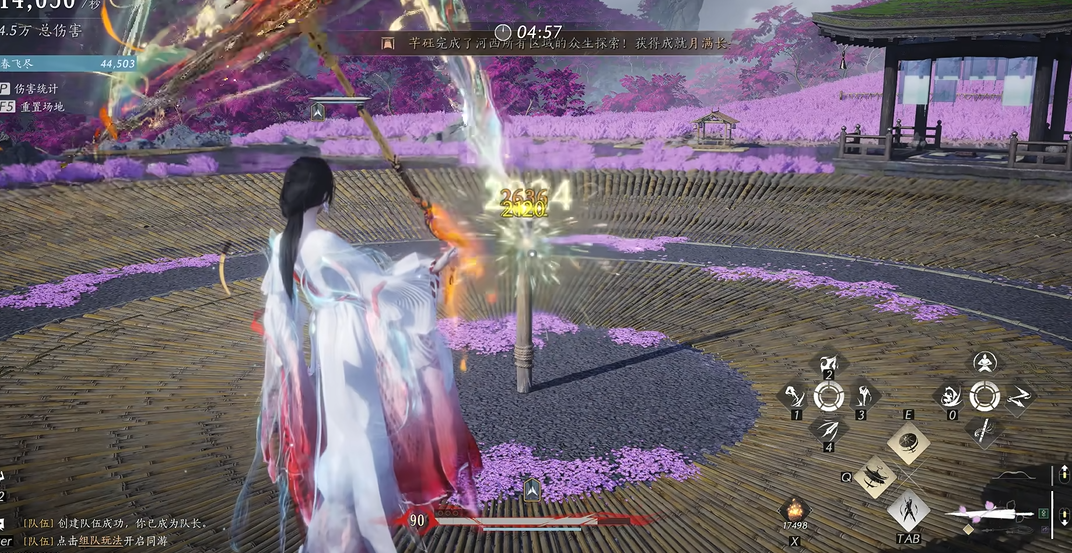Activate skill icon labeled 3
The width and height of the screenshot is (1072, 553).
pos(863,396)
